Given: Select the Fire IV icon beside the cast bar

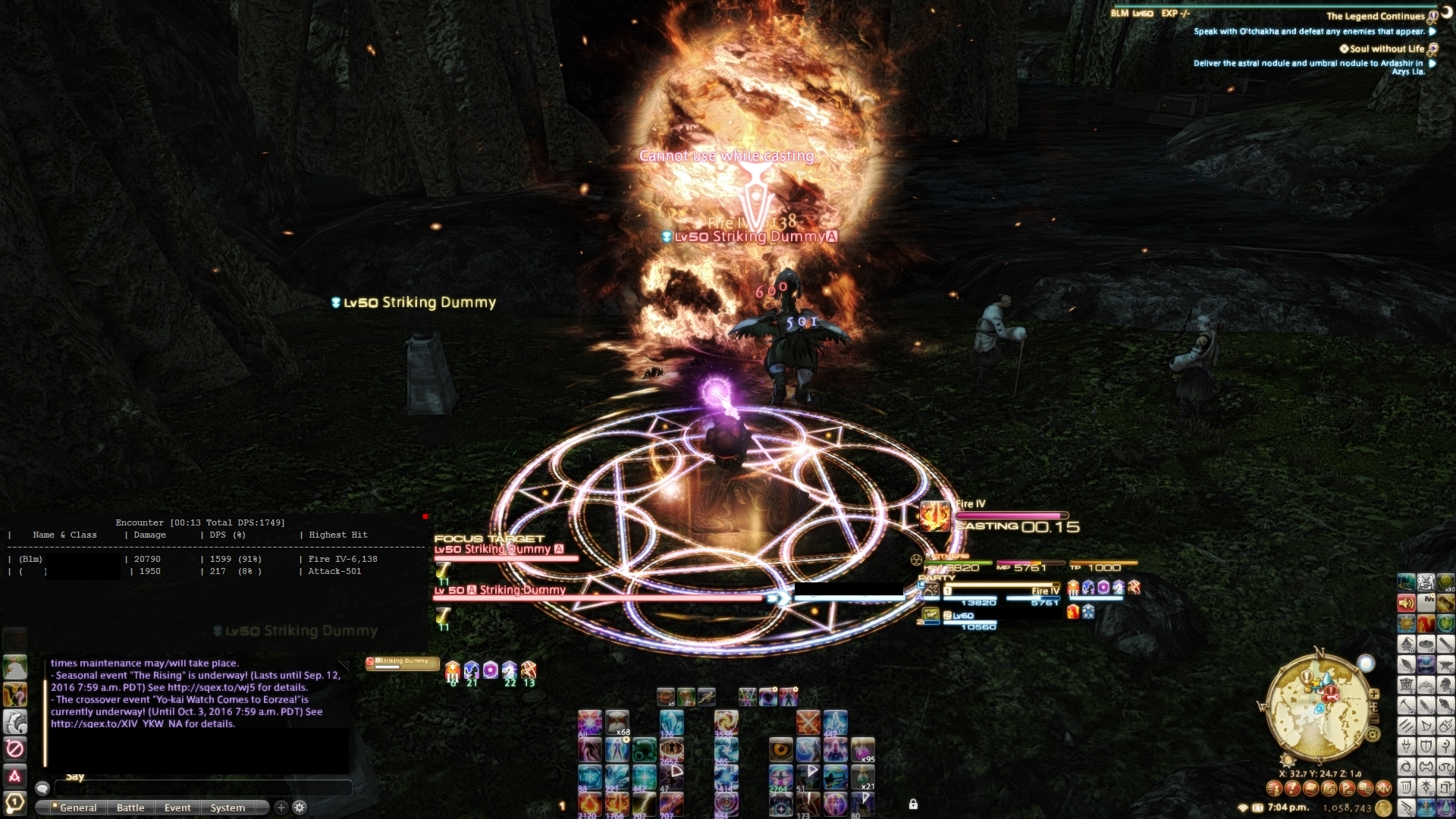Looking at the screenshot, I should point(935,516).
